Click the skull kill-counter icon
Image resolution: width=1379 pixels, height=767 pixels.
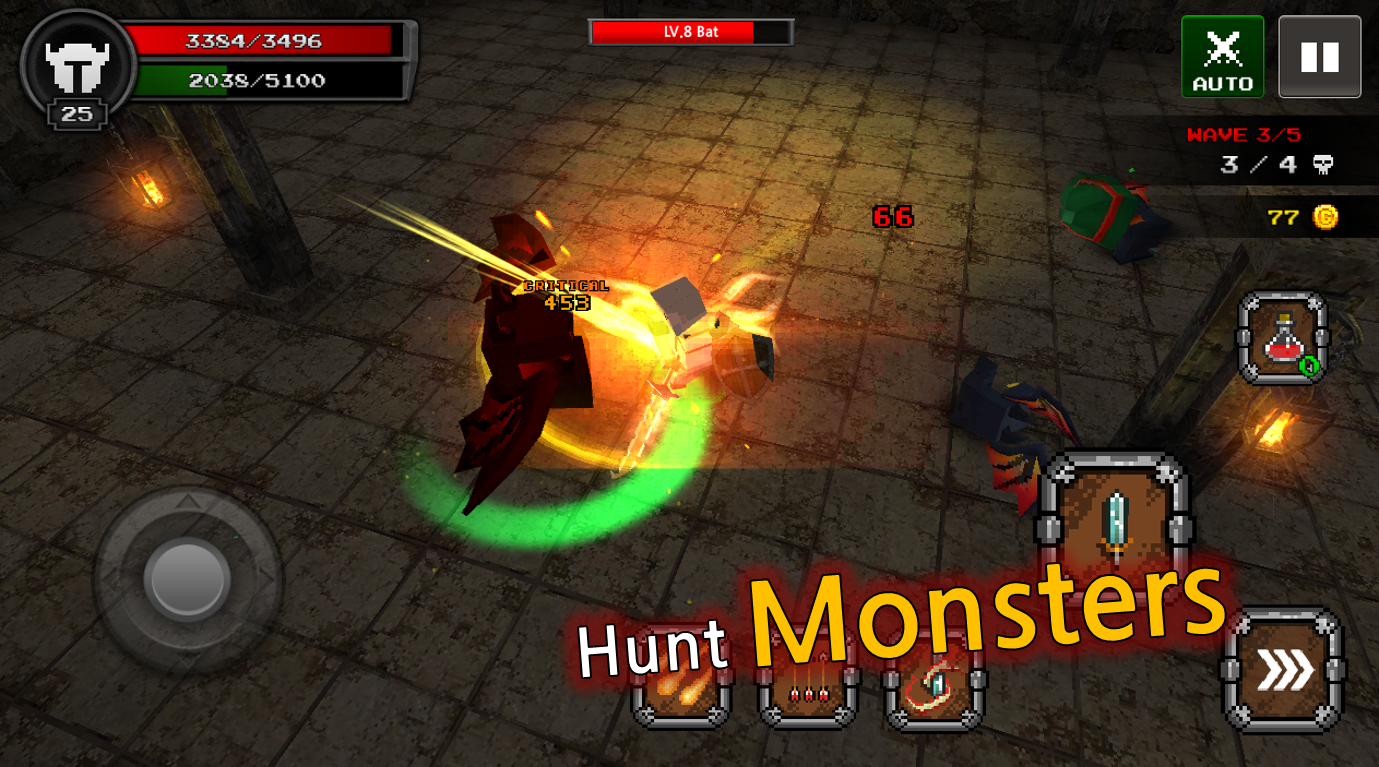[x=1322, y=162]
